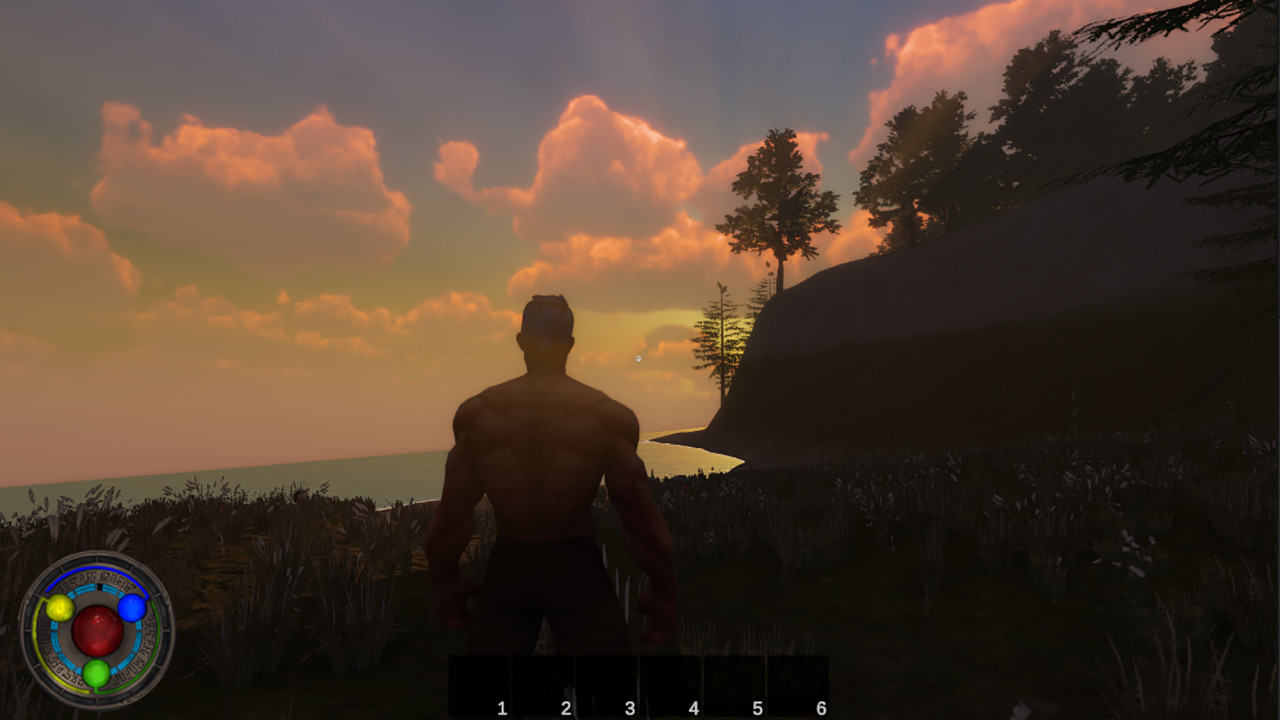Select hotbar slot 6
This screenshot has height=720, width=1280.
799,685
